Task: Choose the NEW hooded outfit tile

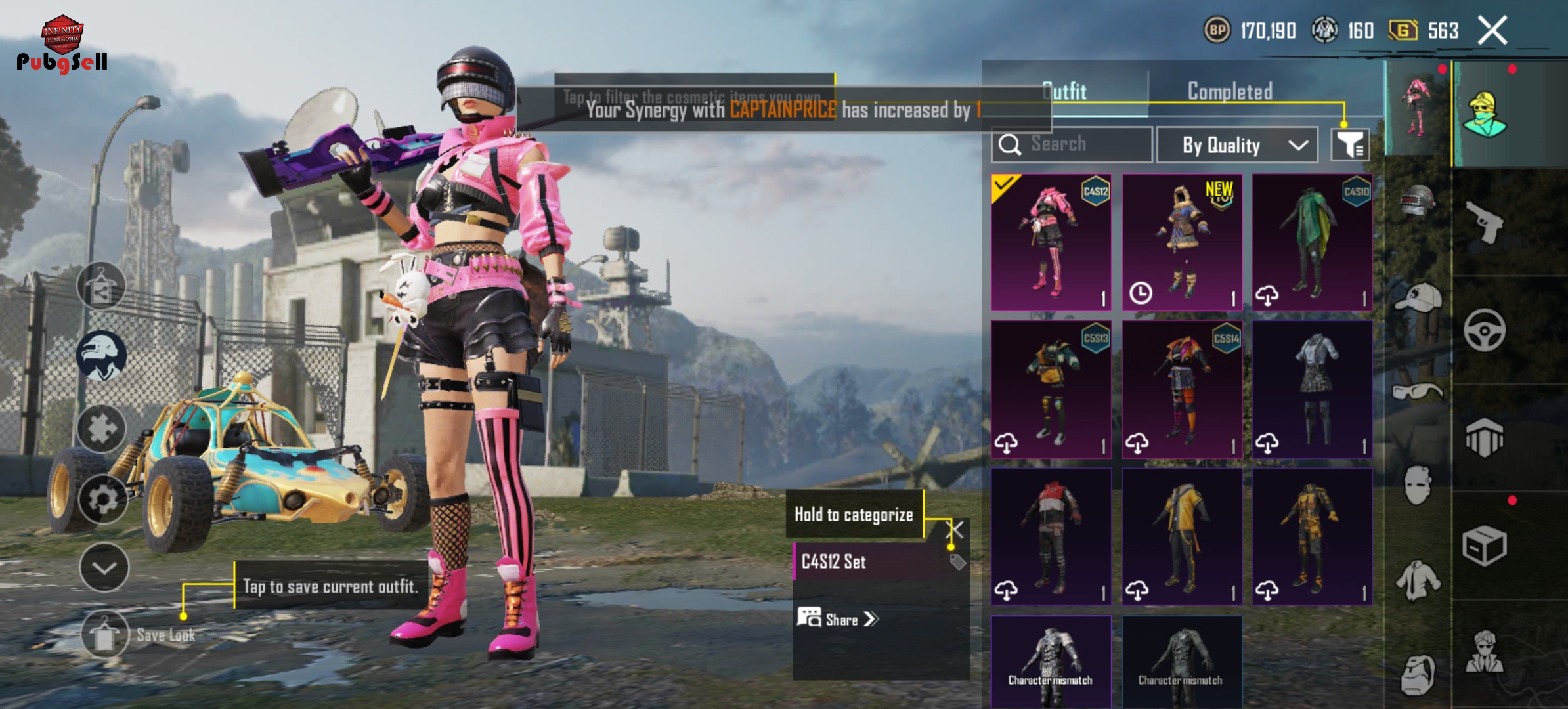Action: tap(1182, 242)
